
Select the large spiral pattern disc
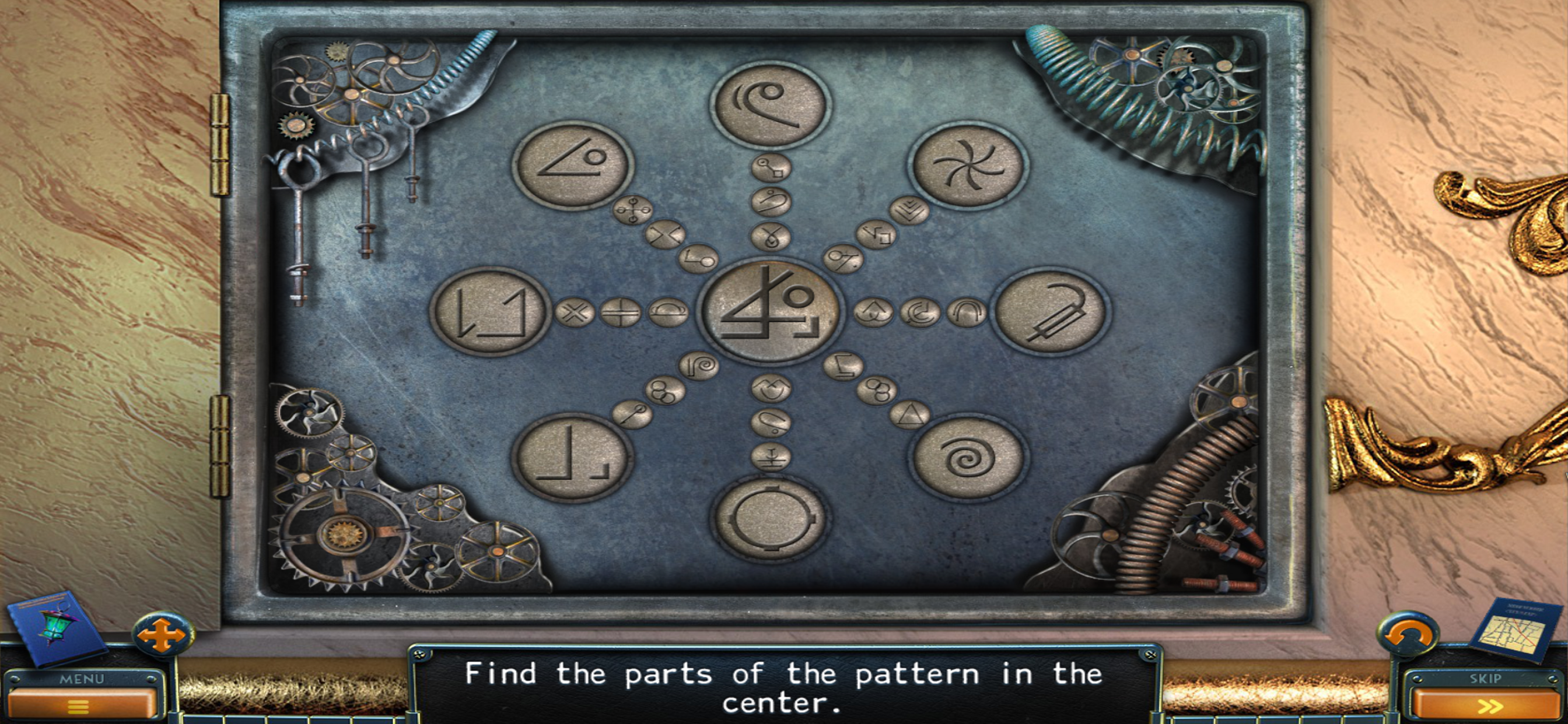(967, 458)
